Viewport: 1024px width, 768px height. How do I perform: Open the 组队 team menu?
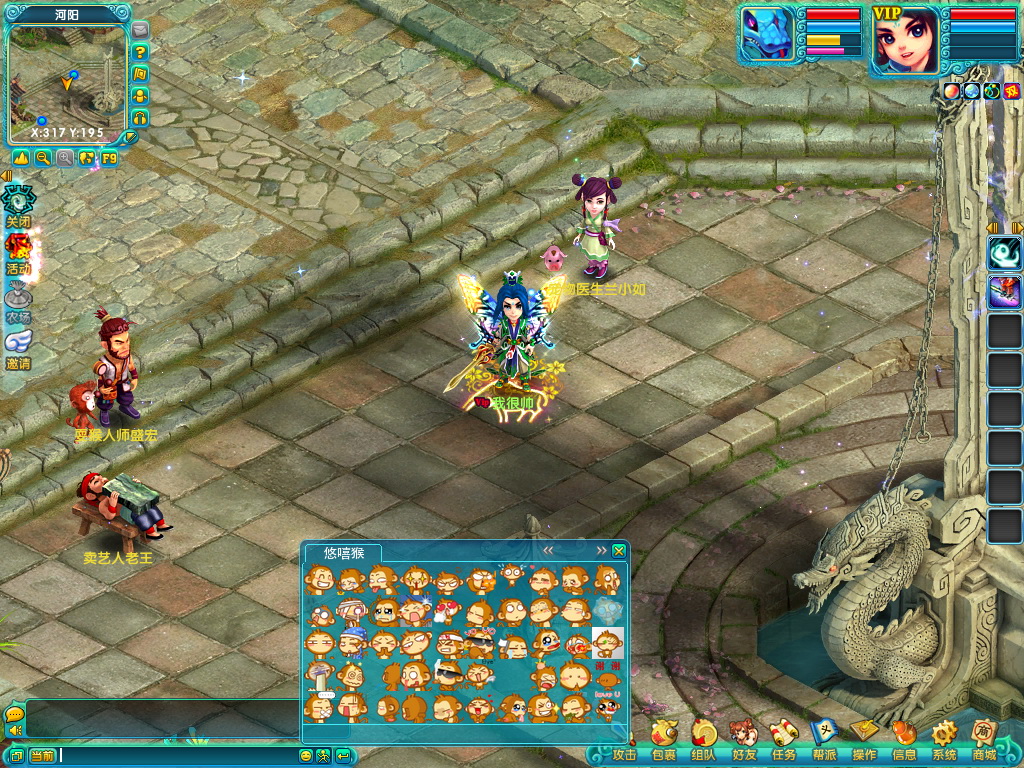tap(703, 739)
